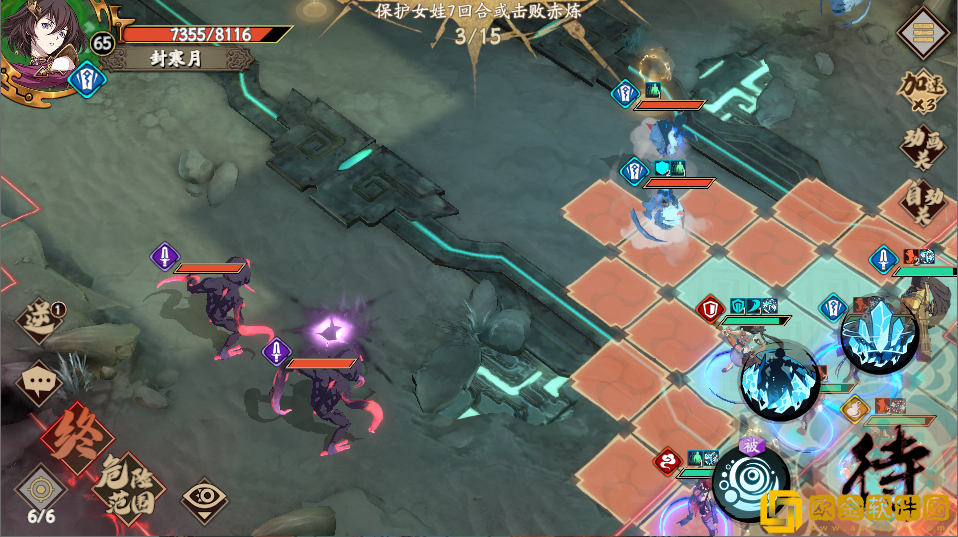The height and width of the screenshot is (537, 958).
Task: Toggle the 自动关 auto-battle setting
Action: [920, 203]
